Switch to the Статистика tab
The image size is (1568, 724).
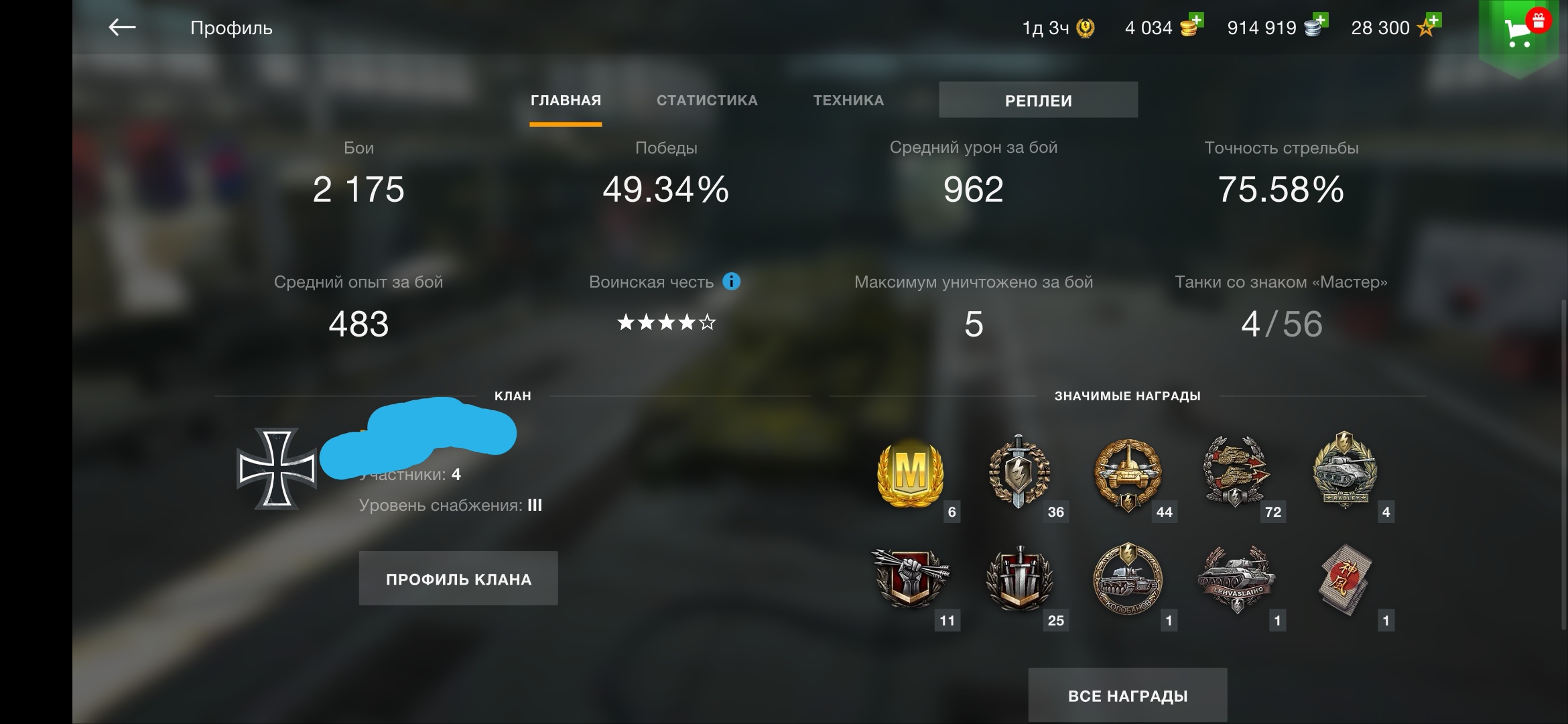point(707,99)
